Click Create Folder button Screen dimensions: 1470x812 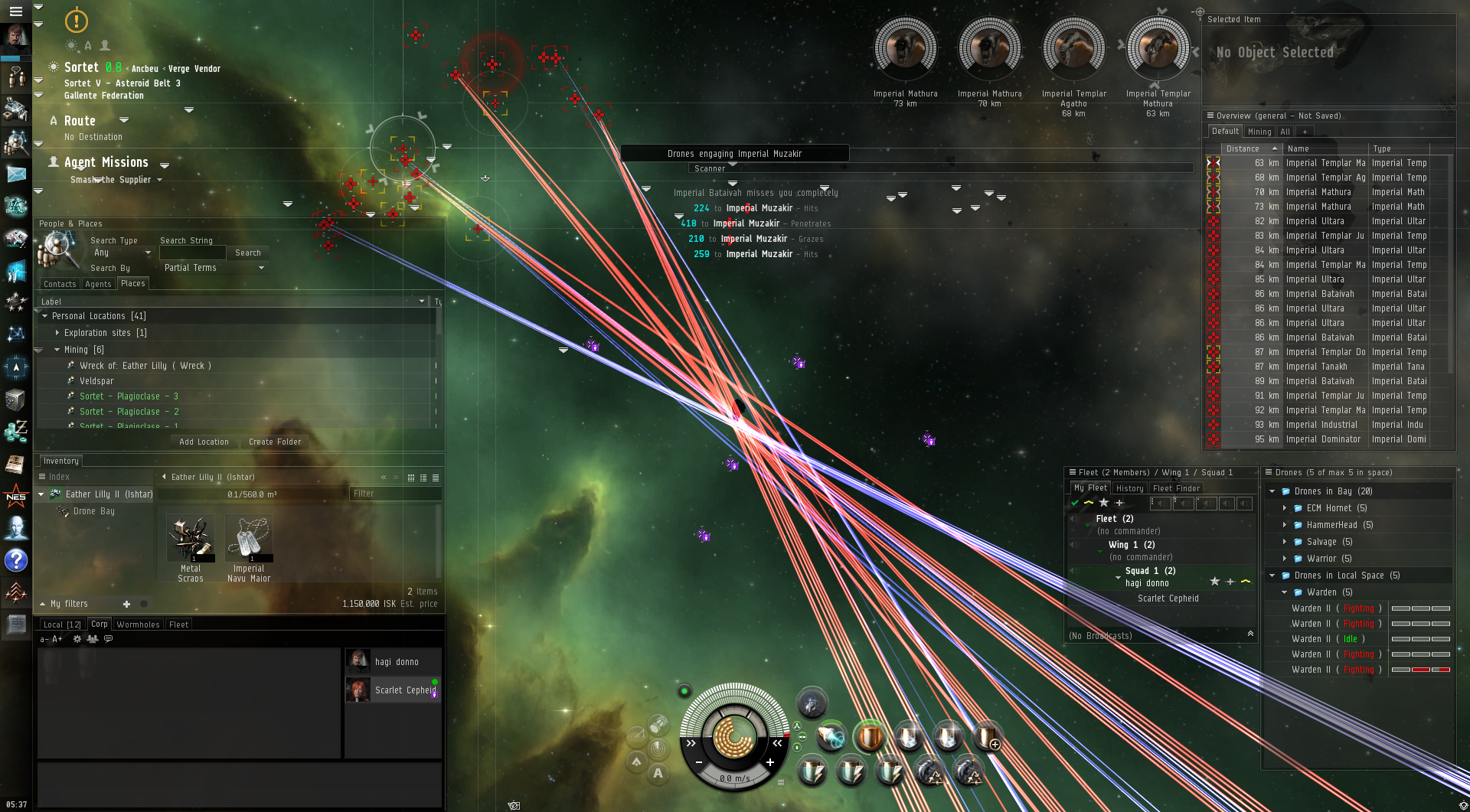click(x=275, y=442)
